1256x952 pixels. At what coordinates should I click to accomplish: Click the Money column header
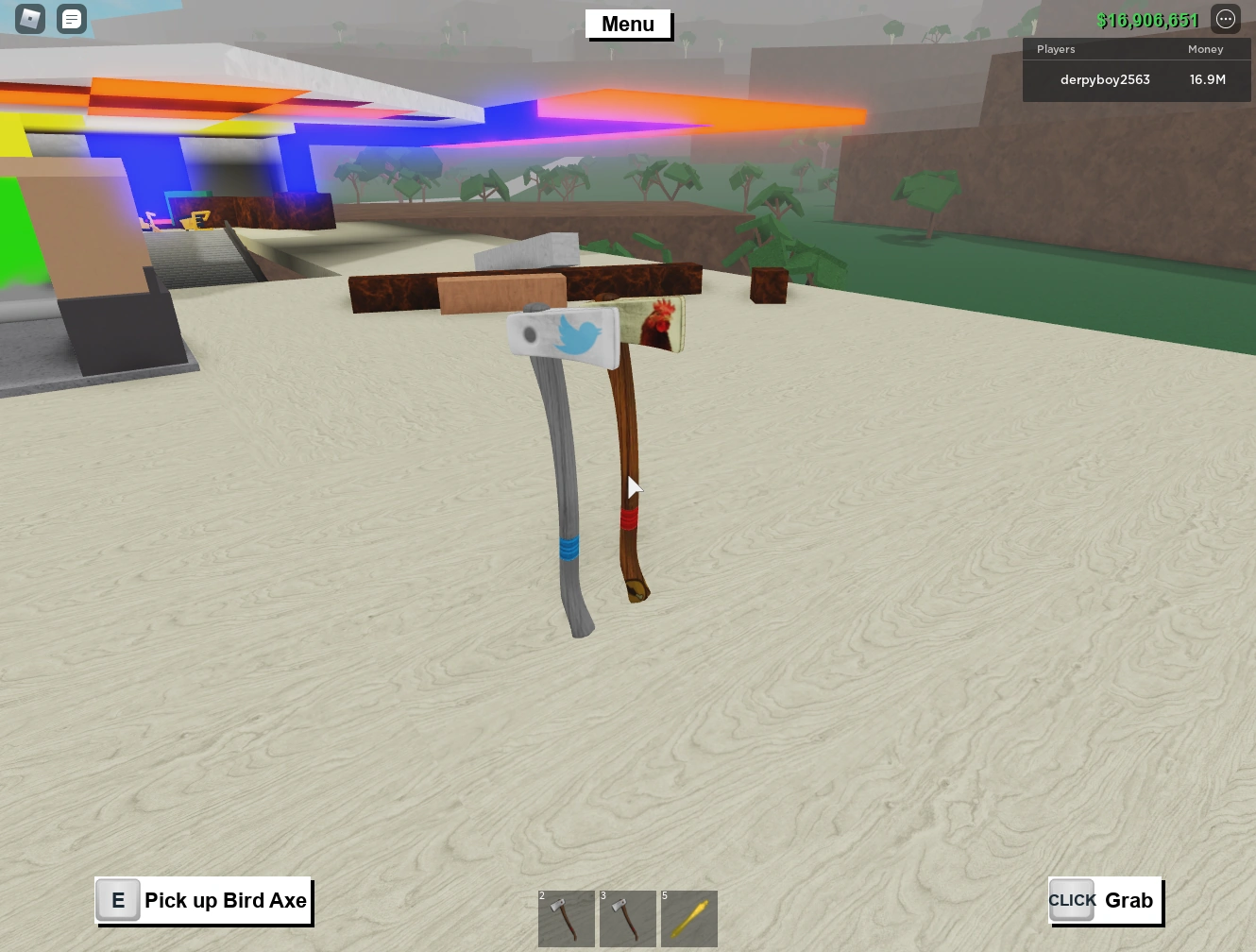click(x=1205, y=49)
